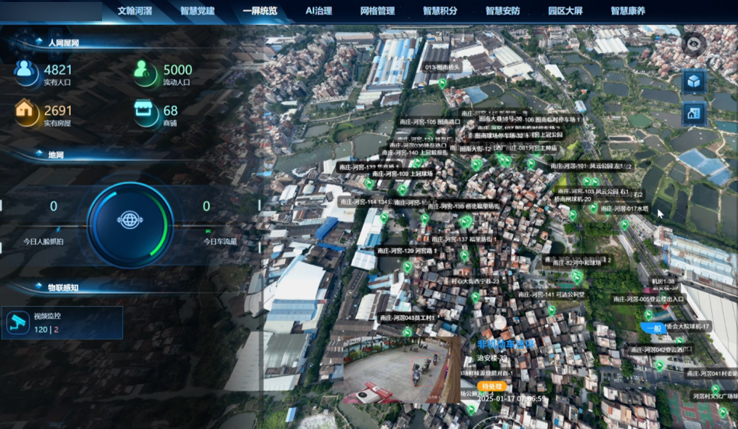Switch to the 文跄河滘 tab

(x=134, y=11)
